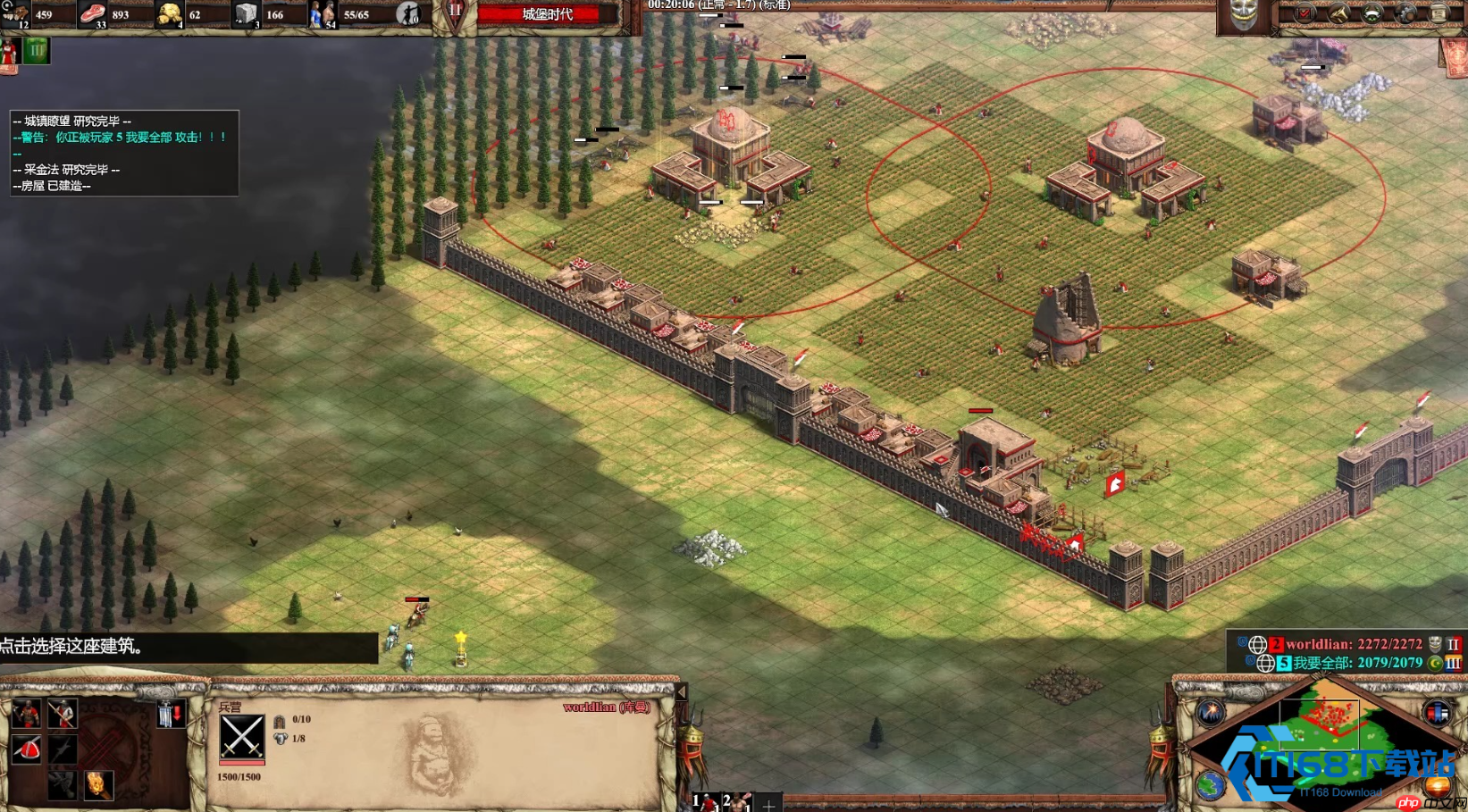Activate the minimap flare signal button

pyautogui.click(x=1211, y=712)
